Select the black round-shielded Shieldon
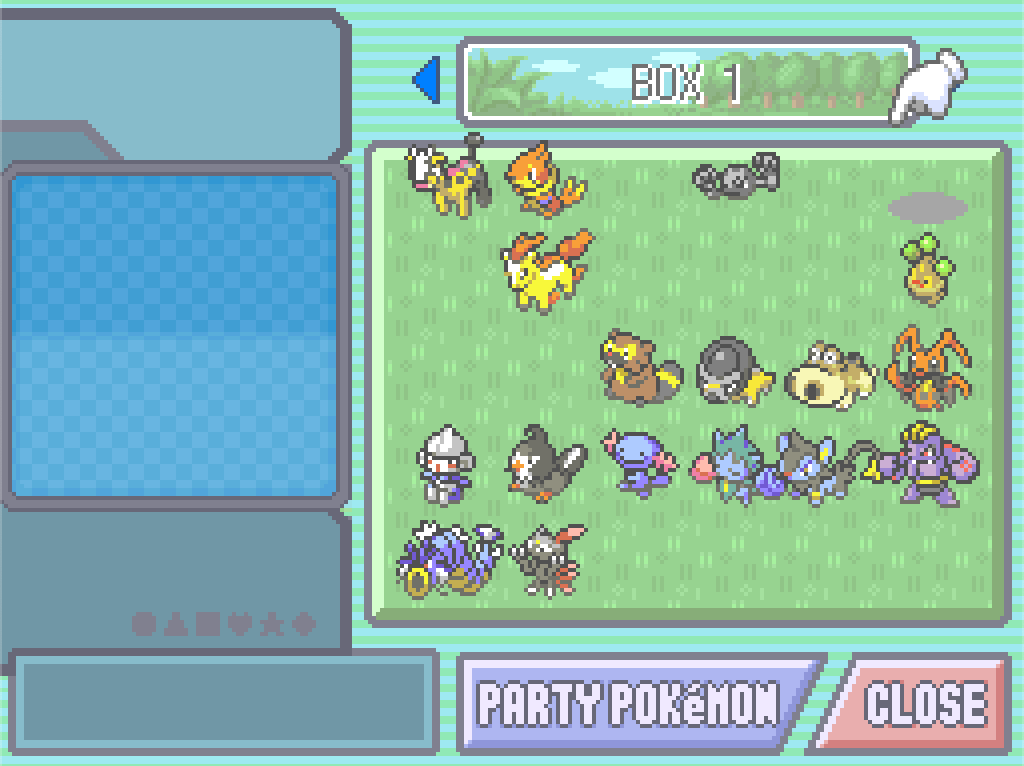The width and height of the screenshot is (1024, 766). 734,370
